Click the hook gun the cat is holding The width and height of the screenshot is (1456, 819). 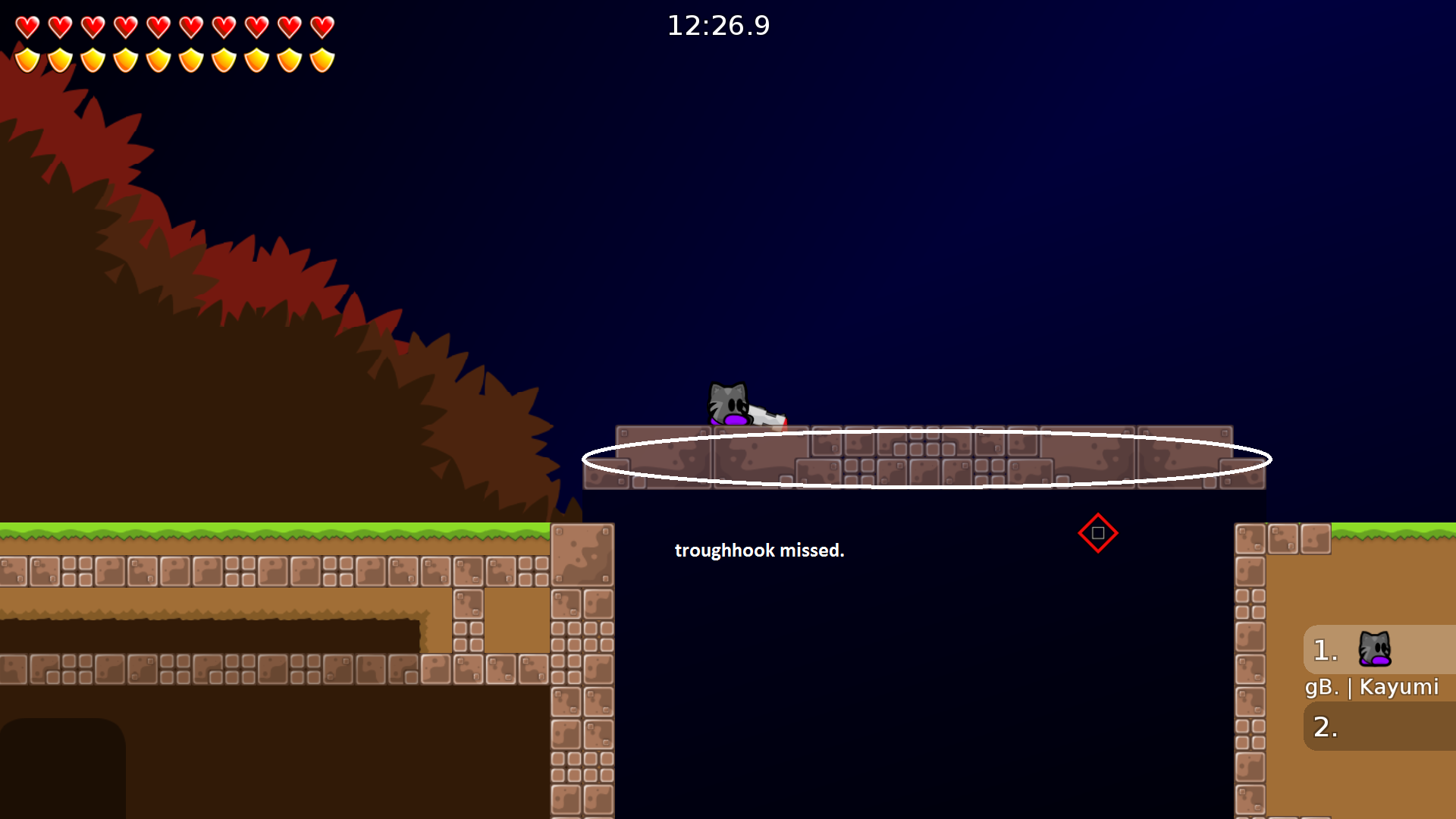(766, 416)
